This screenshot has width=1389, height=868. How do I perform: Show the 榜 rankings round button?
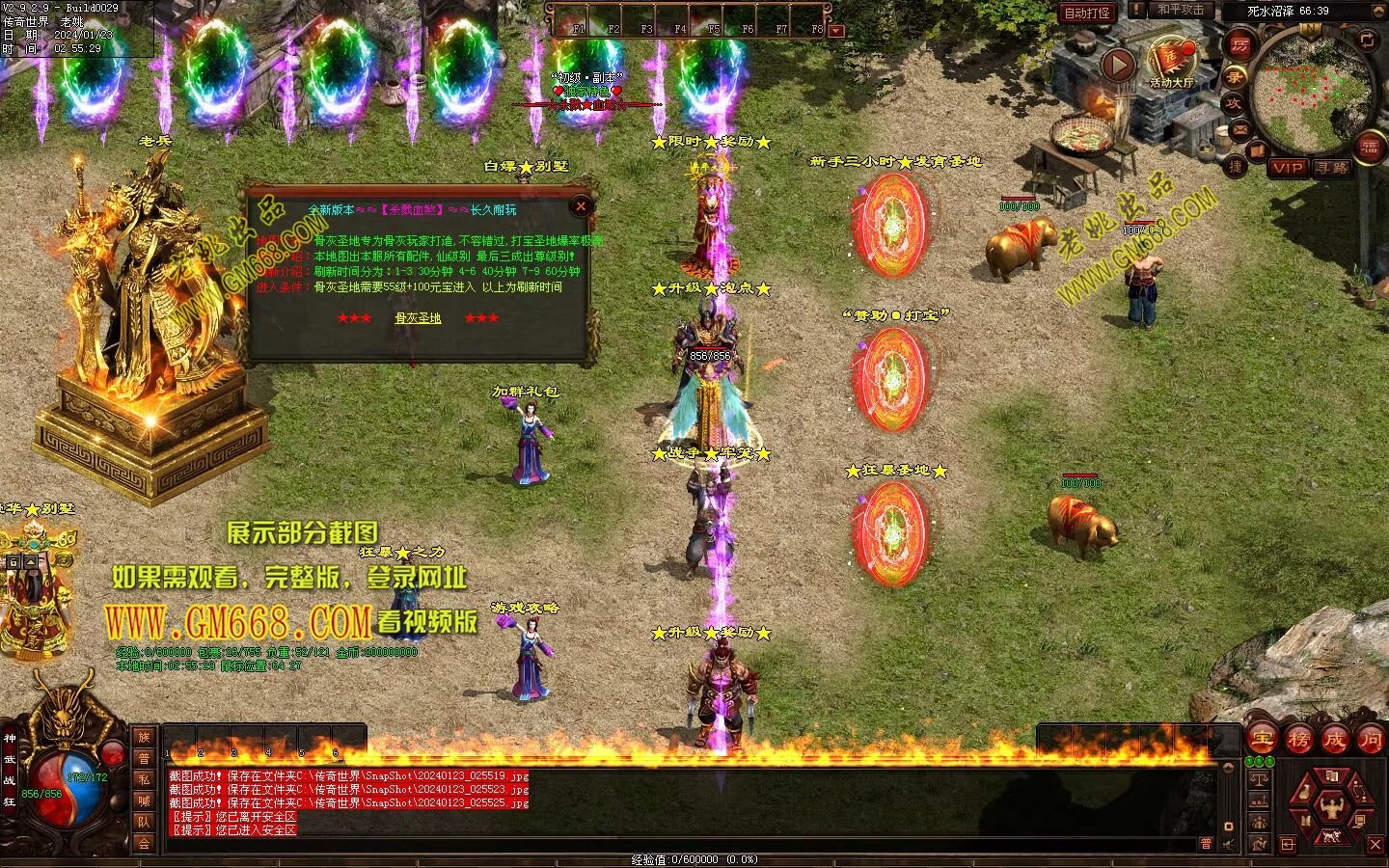coord(1298,739)
